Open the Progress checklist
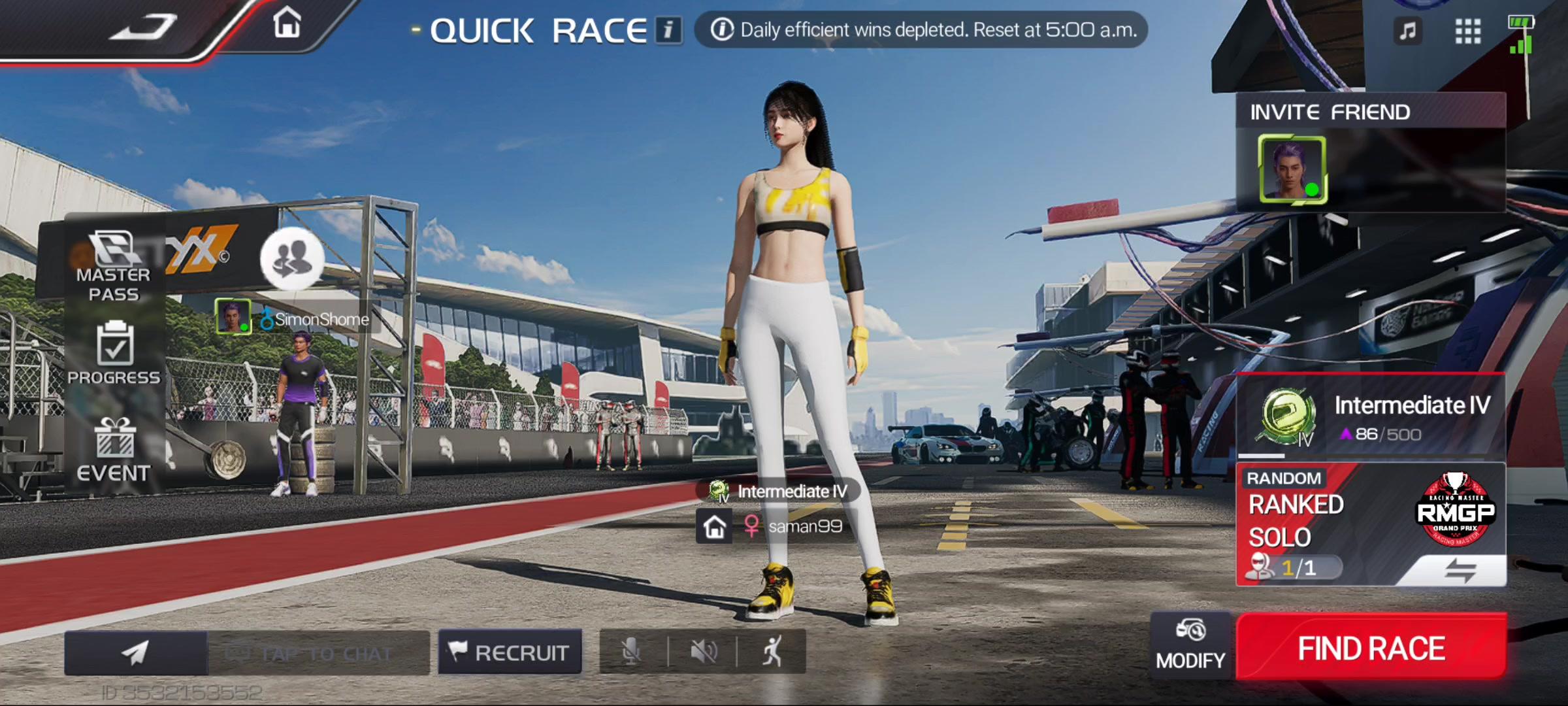 pyautogui.click(x=114, y=353)
